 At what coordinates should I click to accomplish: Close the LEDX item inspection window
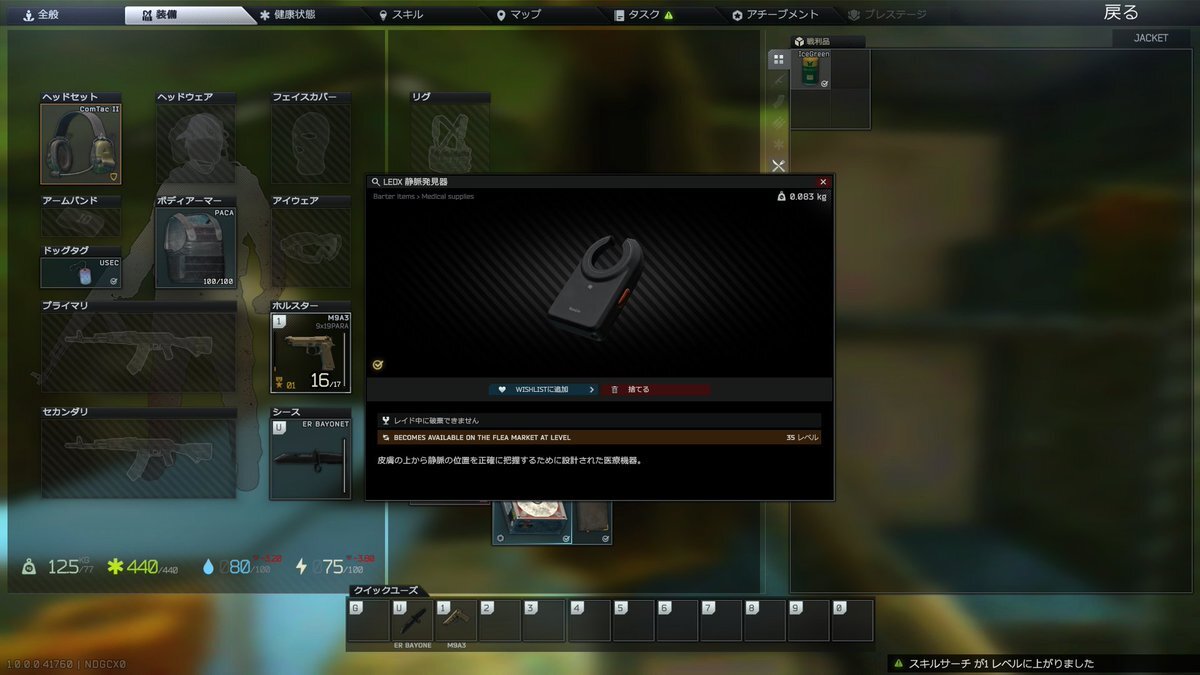tap(823, 182)
